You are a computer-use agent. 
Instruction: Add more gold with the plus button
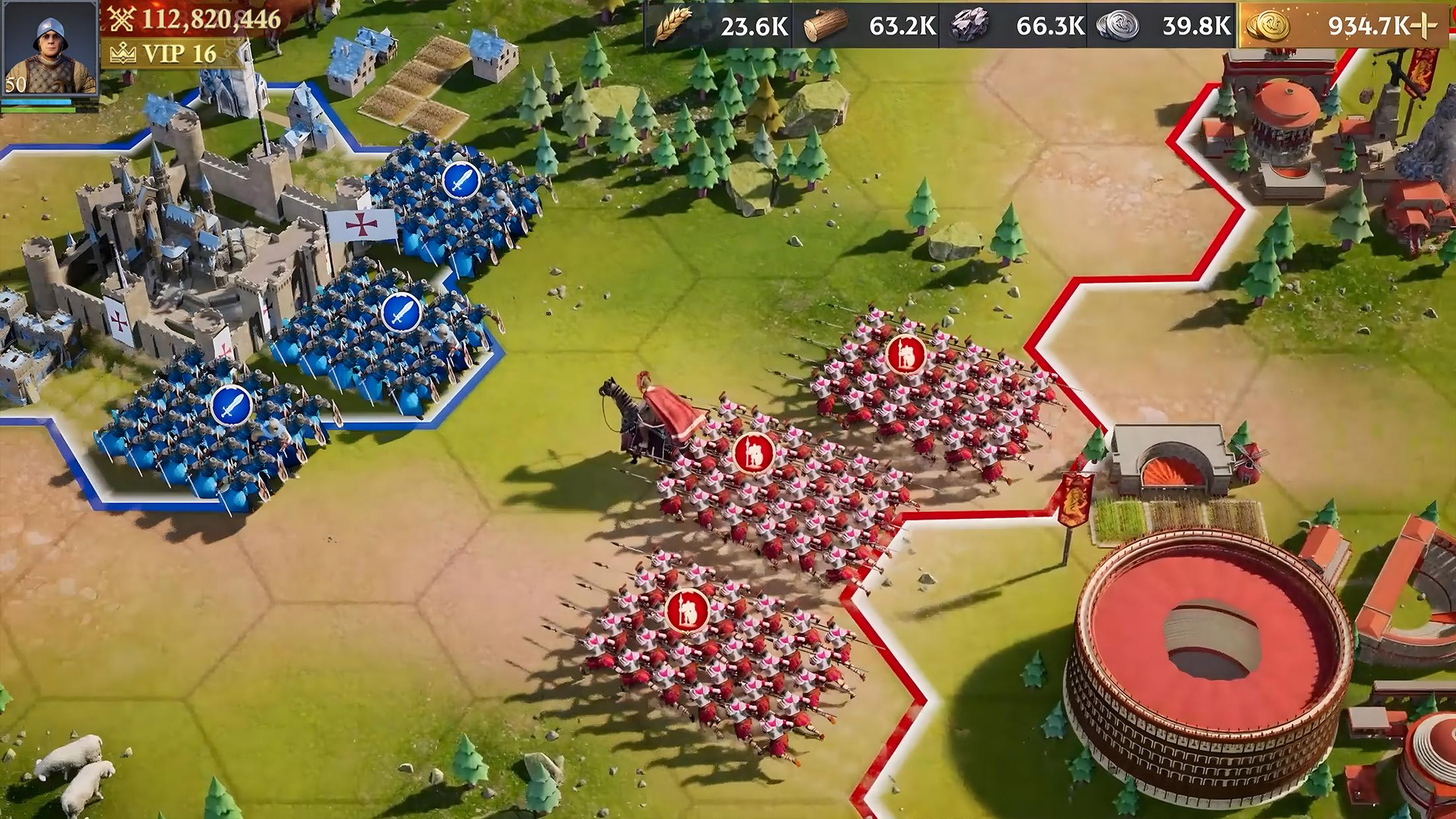coord(1424,26)
